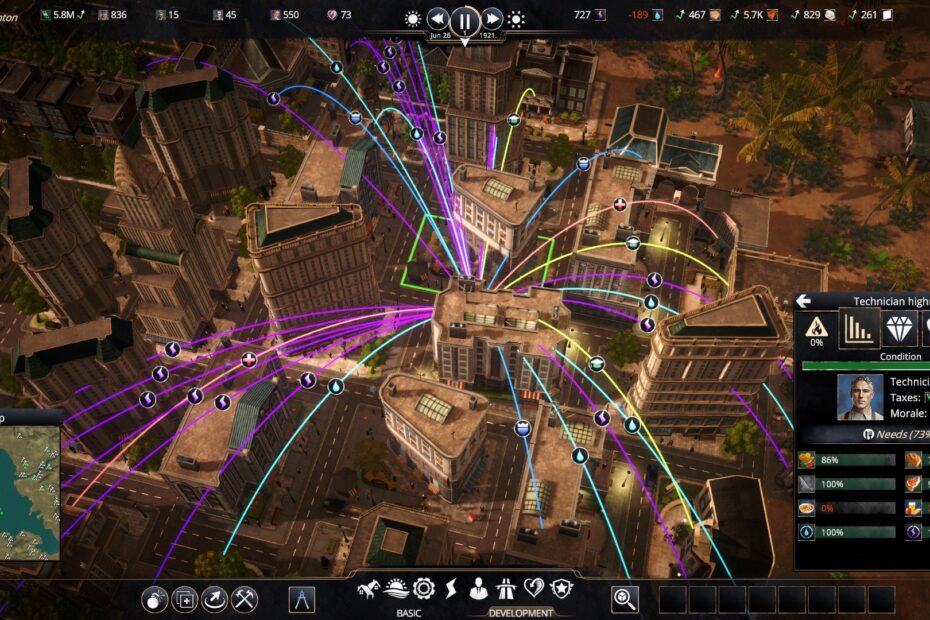Open the highway roads build category
This screenshot has height=620, width=930.
coord(506,589)
